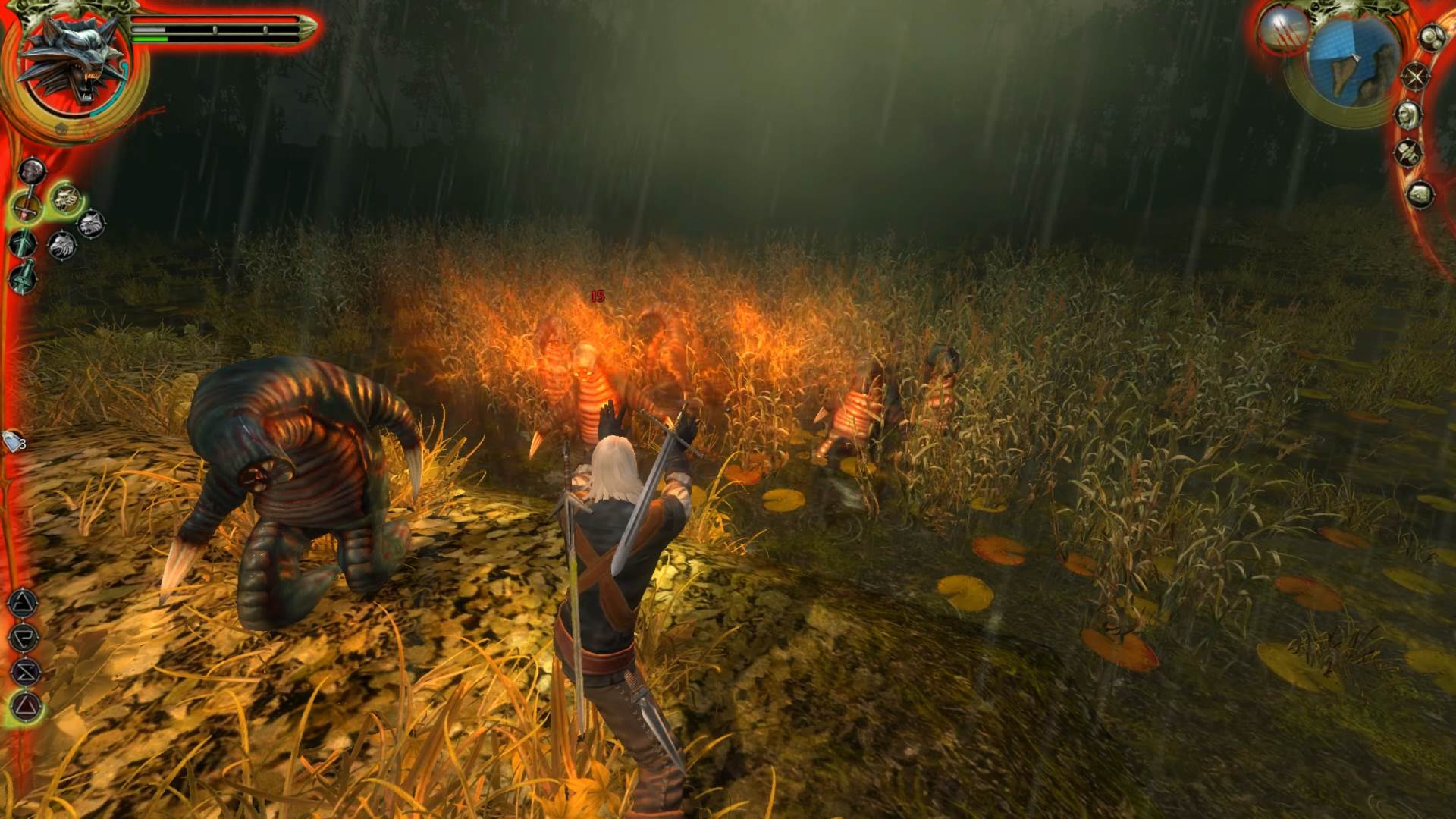Click the compass star map icon

pos(1416,75)
